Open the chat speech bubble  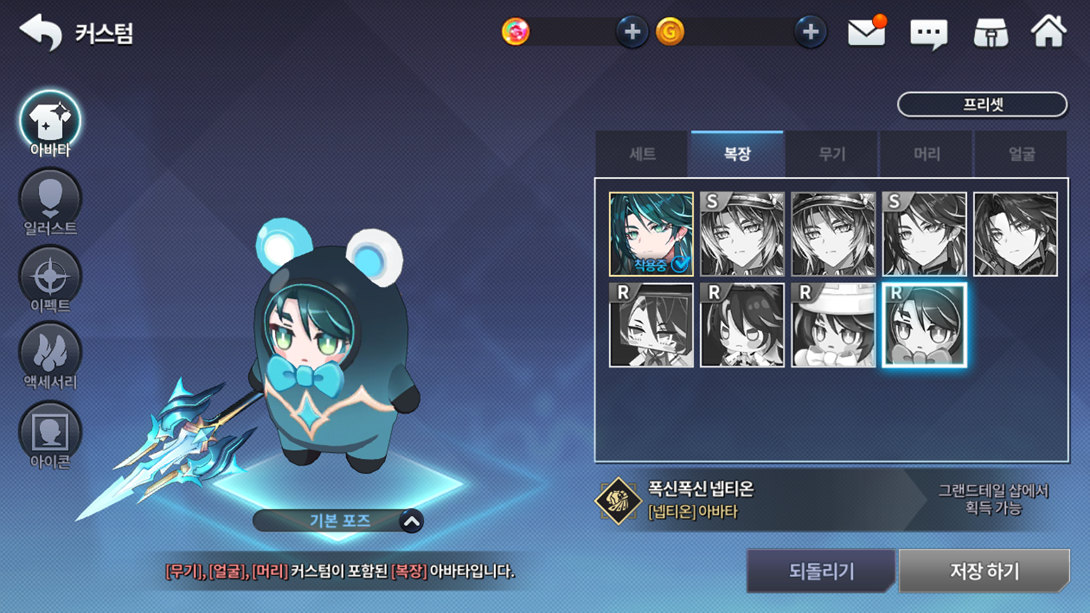click(x=928, y=34)
